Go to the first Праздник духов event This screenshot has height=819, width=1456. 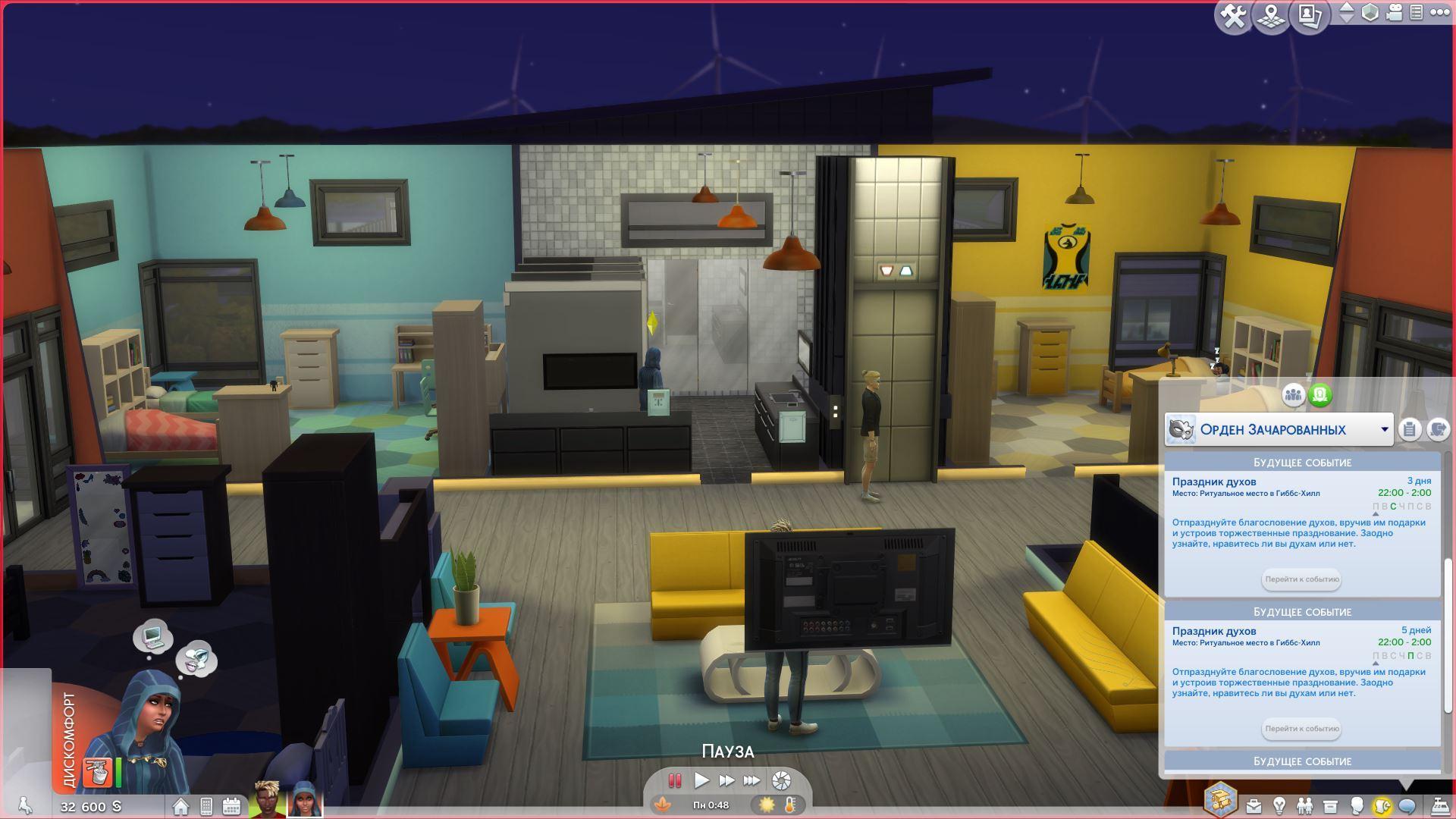(x=1301, y=579)
